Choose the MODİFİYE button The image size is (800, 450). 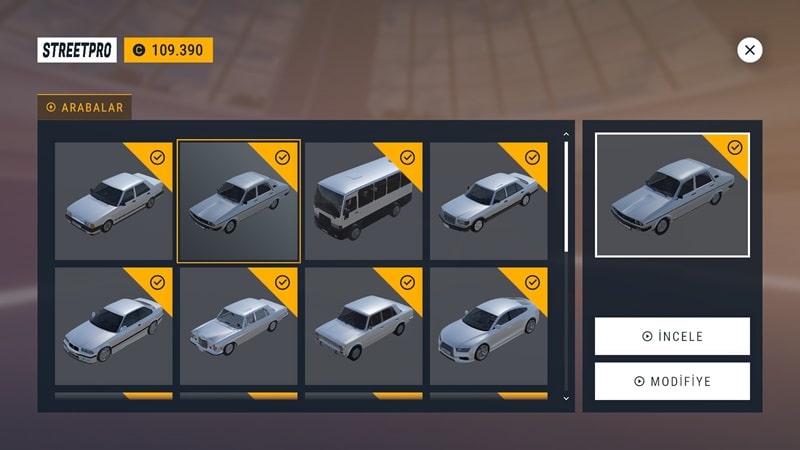pos(672,381)
